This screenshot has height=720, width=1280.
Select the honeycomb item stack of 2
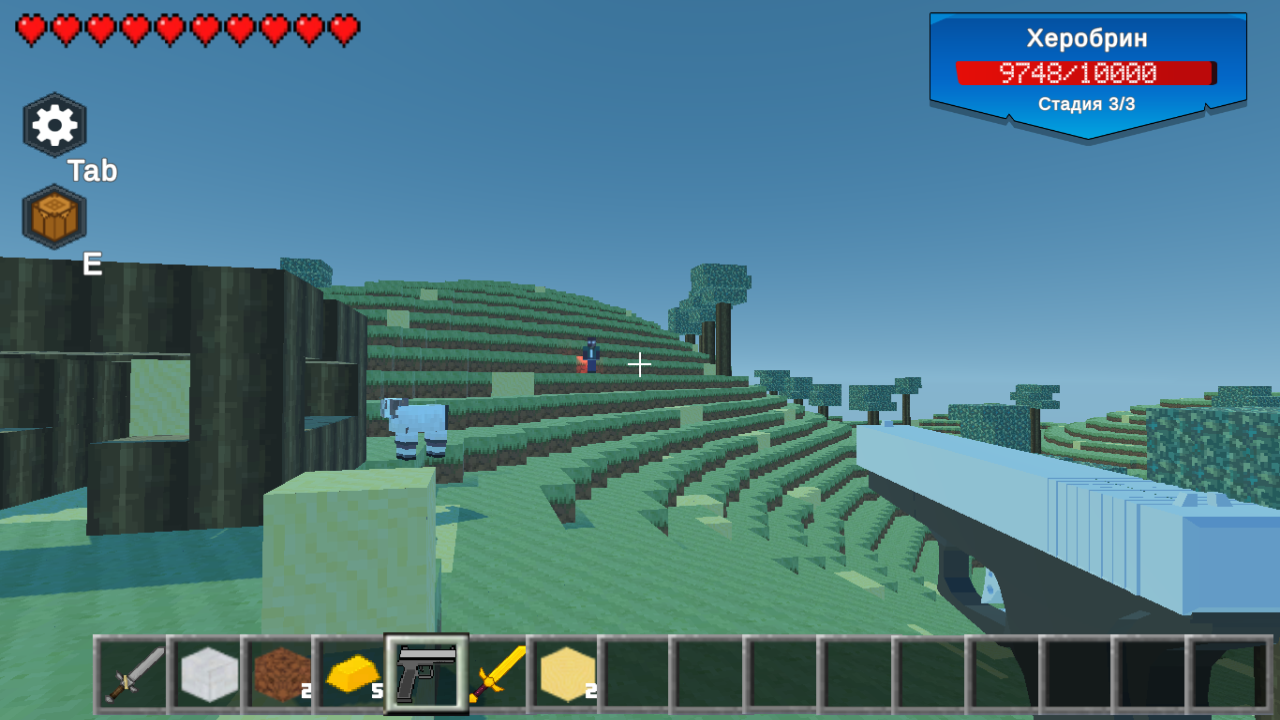[x=566, y=675]
